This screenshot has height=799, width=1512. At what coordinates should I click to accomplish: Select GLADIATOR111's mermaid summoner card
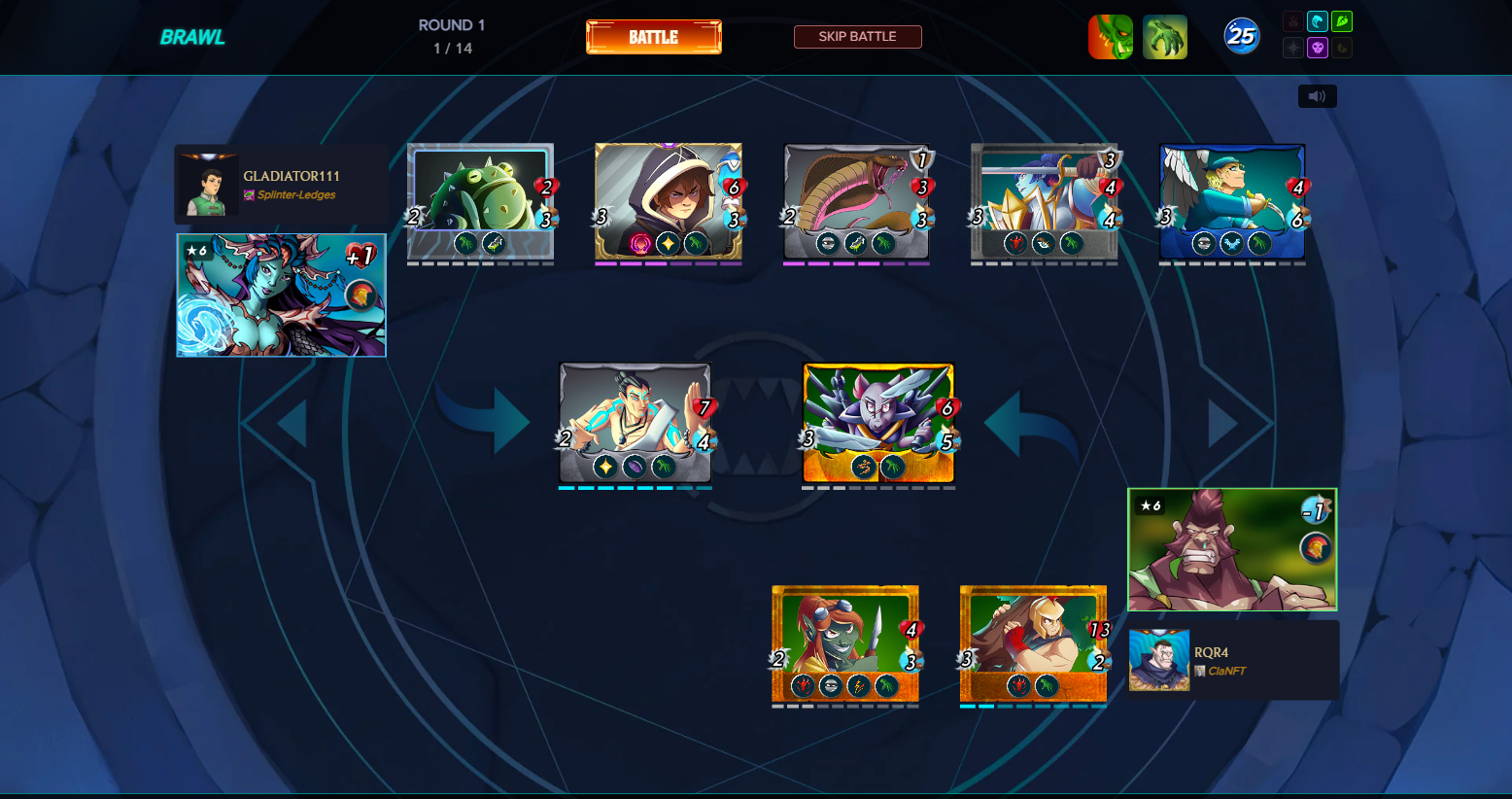281,295
